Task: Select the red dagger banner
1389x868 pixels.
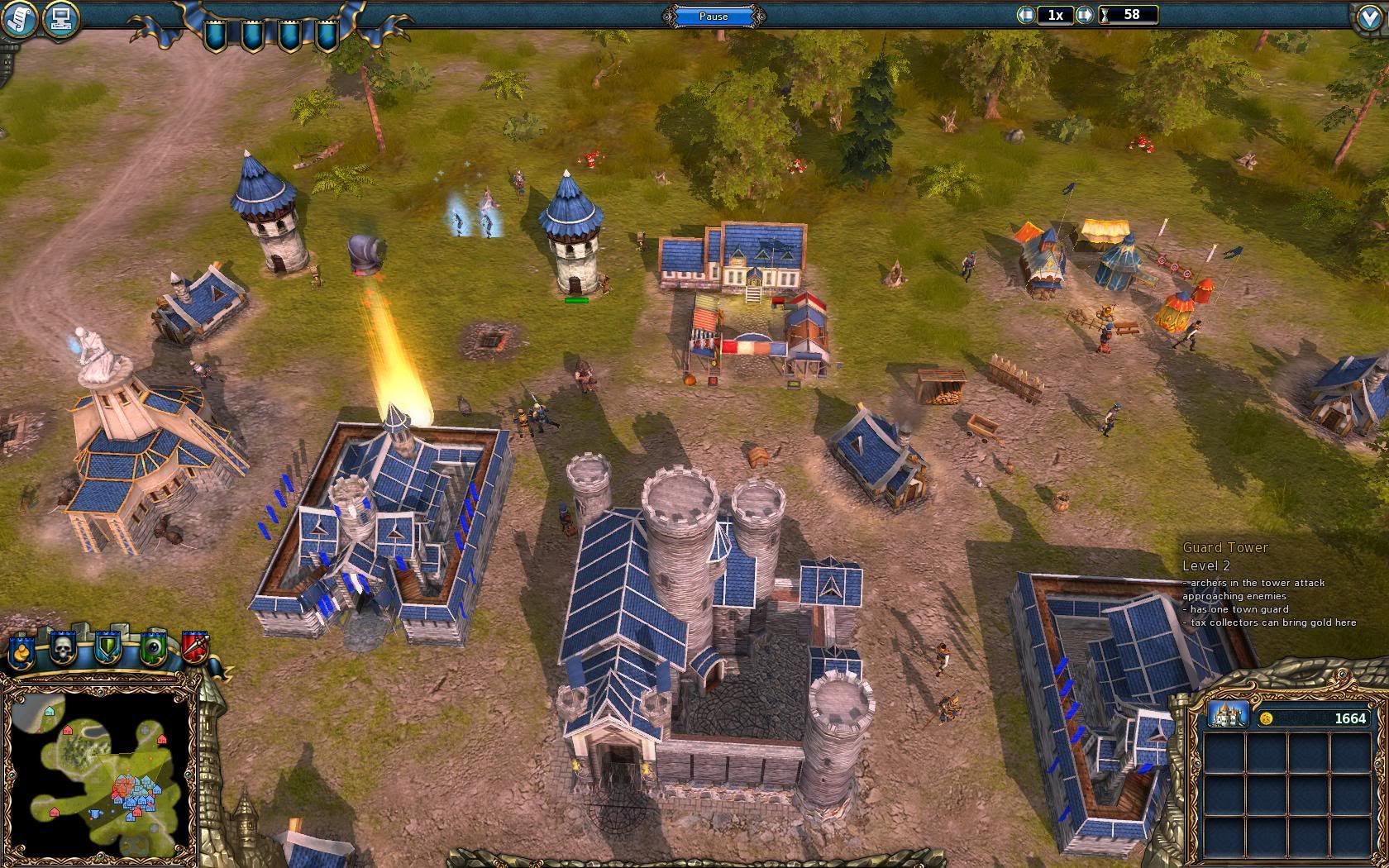Action: [194, 649]
